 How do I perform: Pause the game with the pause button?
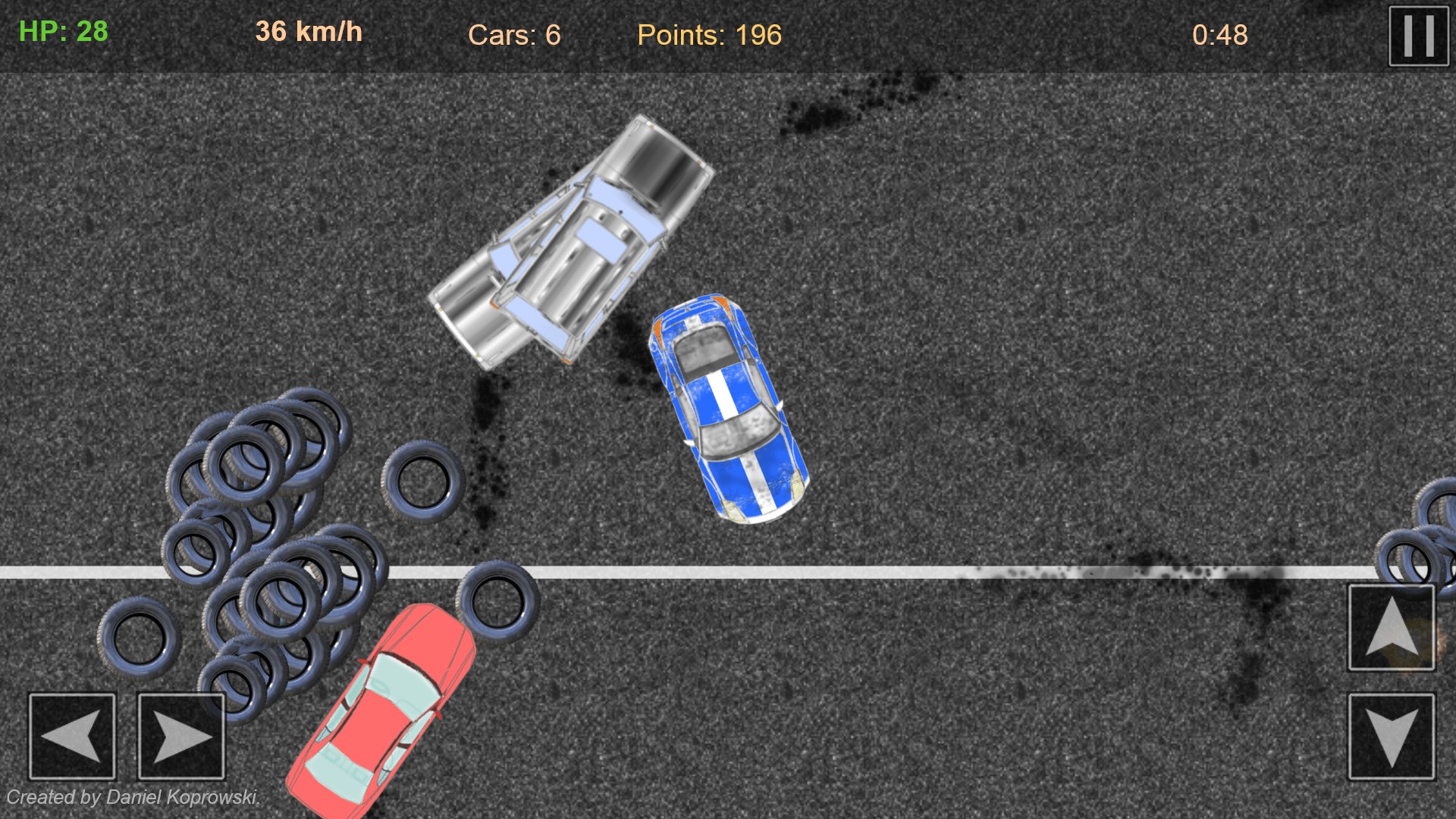[1418, 36]
